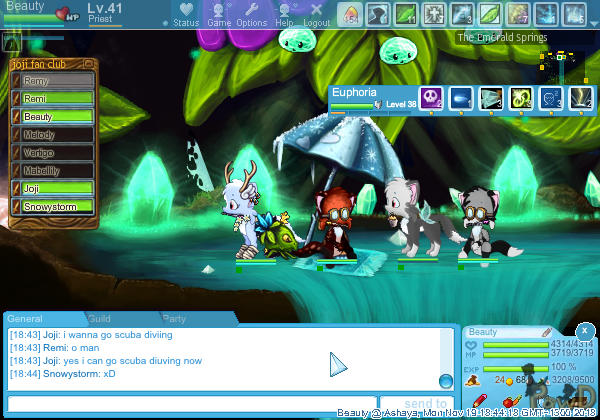Activate Euphoria's purple skull skill
Viewport: 600px width, 420px height.
[x=430, y=97]
